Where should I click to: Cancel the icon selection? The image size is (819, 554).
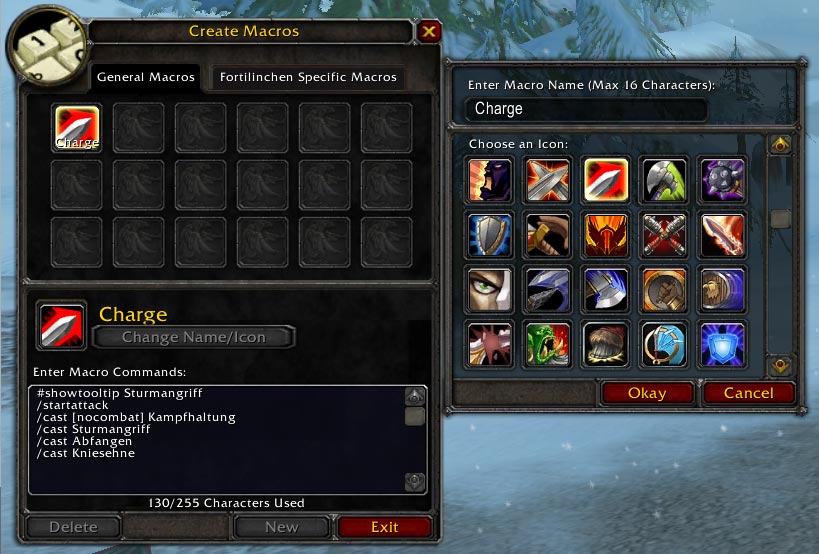click(x=748, y=393)
